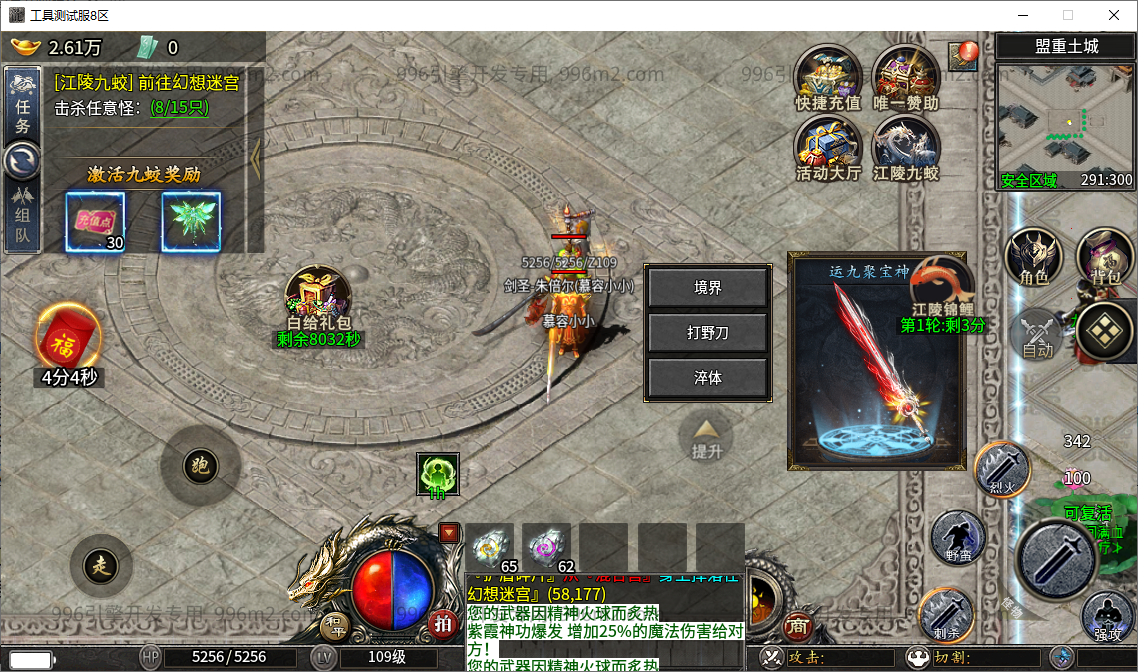Open the 江陵九蛟 dragon icon
The height and width of the screenshot is (672, 1138).
[905, 148]
